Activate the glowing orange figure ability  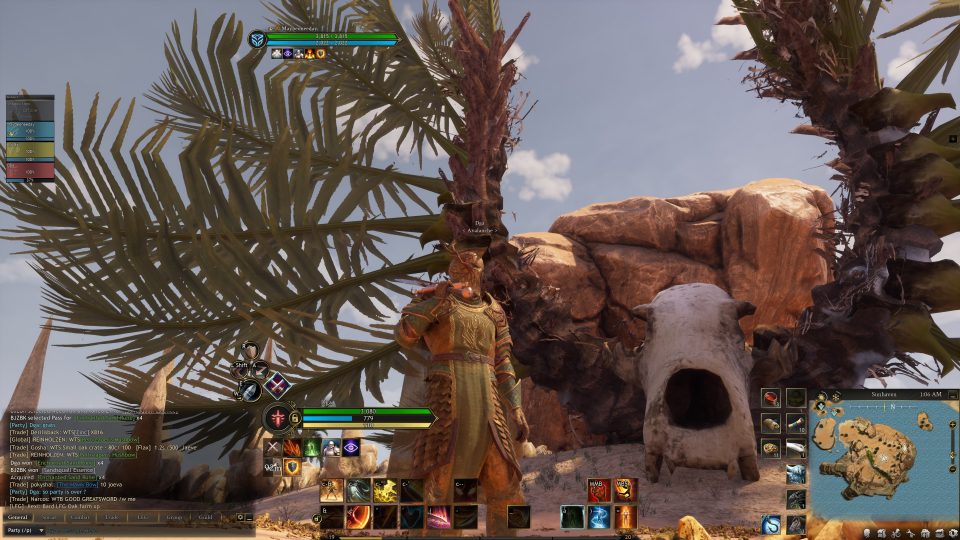pos(625,516)
